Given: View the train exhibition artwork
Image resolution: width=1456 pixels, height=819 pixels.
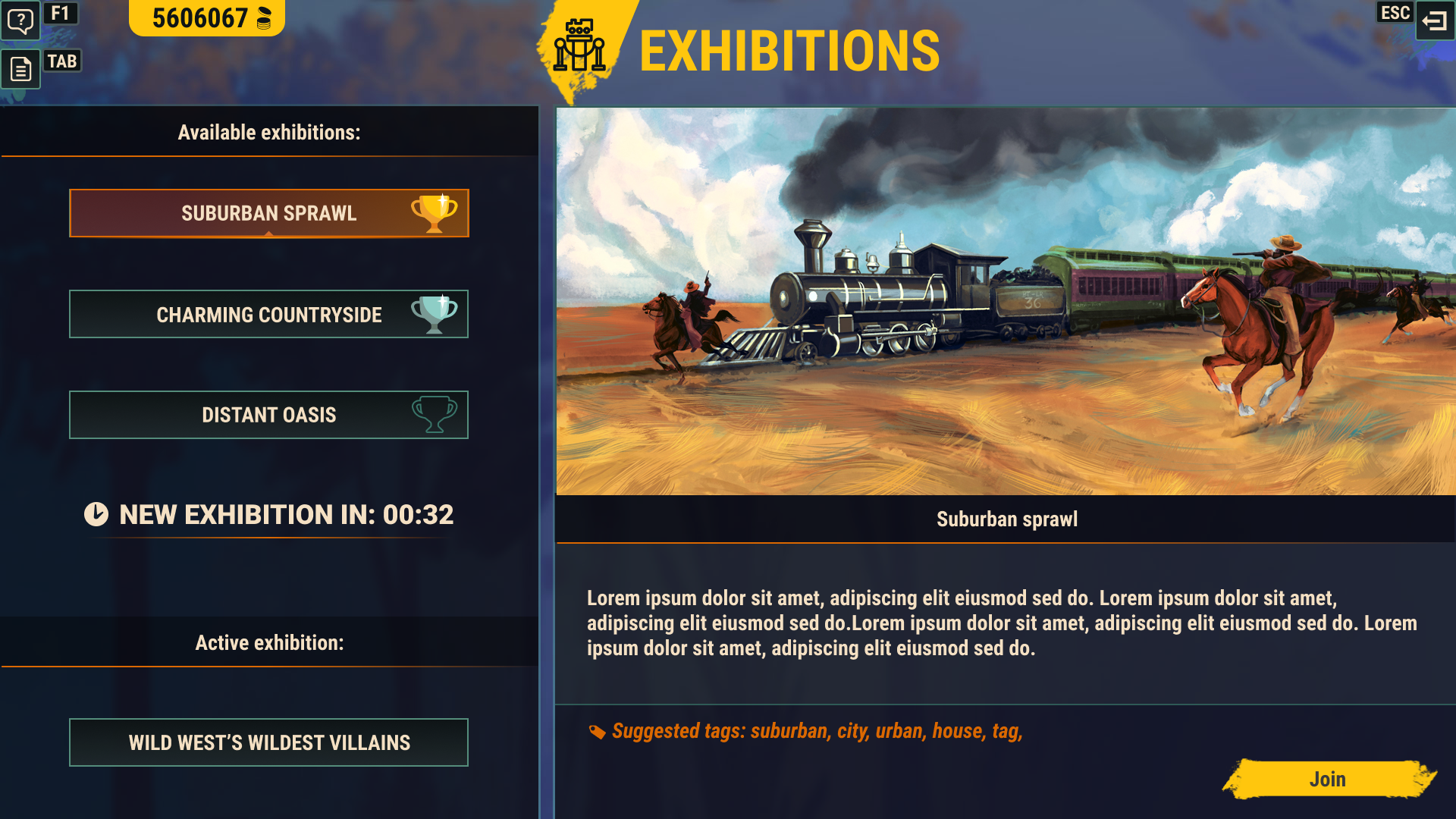Looking at the screenshot, I should pos(1006,301).
